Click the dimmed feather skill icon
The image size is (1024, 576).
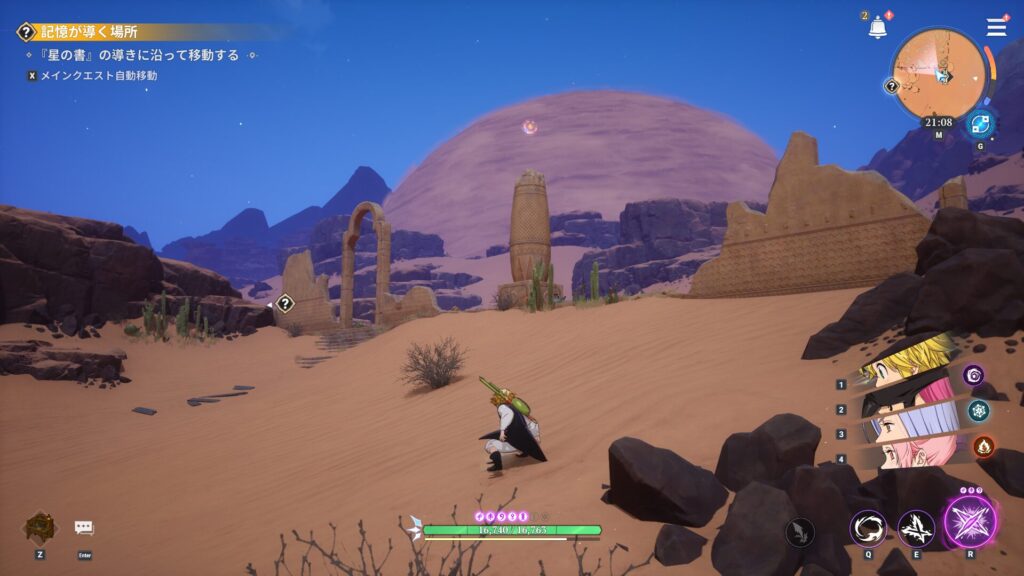tap(800, 532)
